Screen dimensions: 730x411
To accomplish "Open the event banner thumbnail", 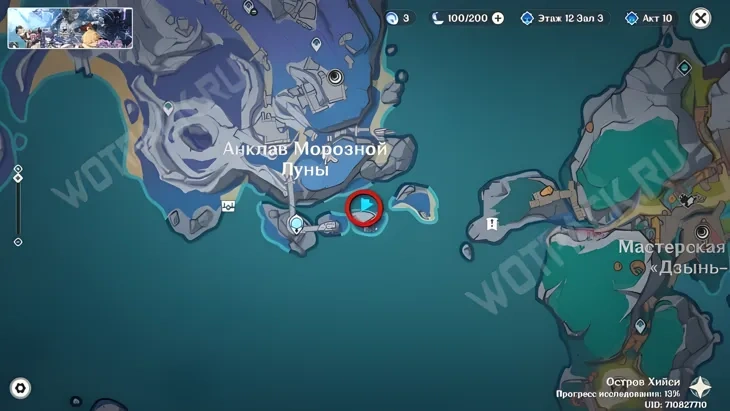I will tap(70, 28).
